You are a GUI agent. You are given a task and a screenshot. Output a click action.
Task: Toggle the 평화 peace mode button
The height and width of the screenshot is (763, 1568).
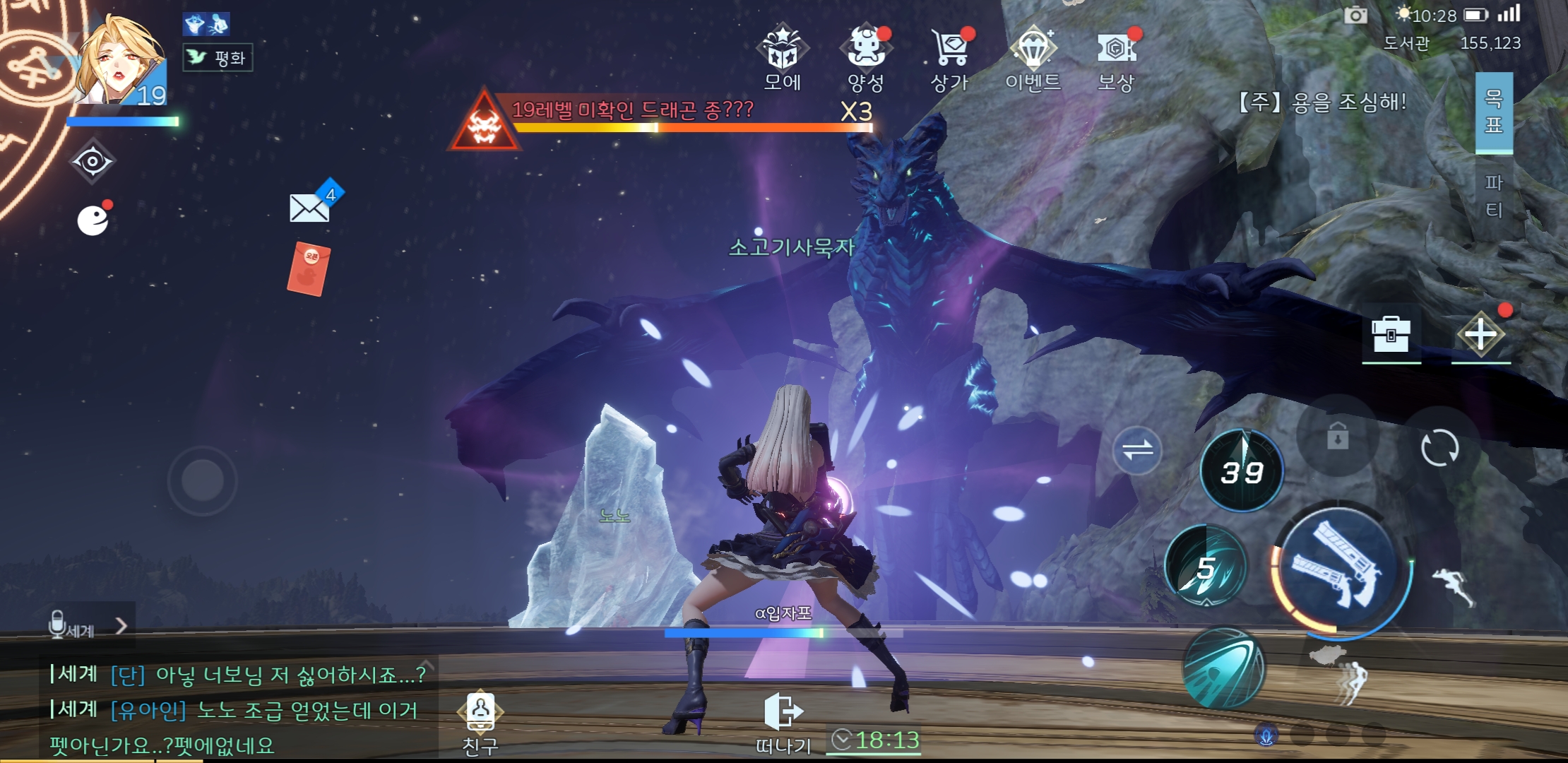tap(218, 58)
